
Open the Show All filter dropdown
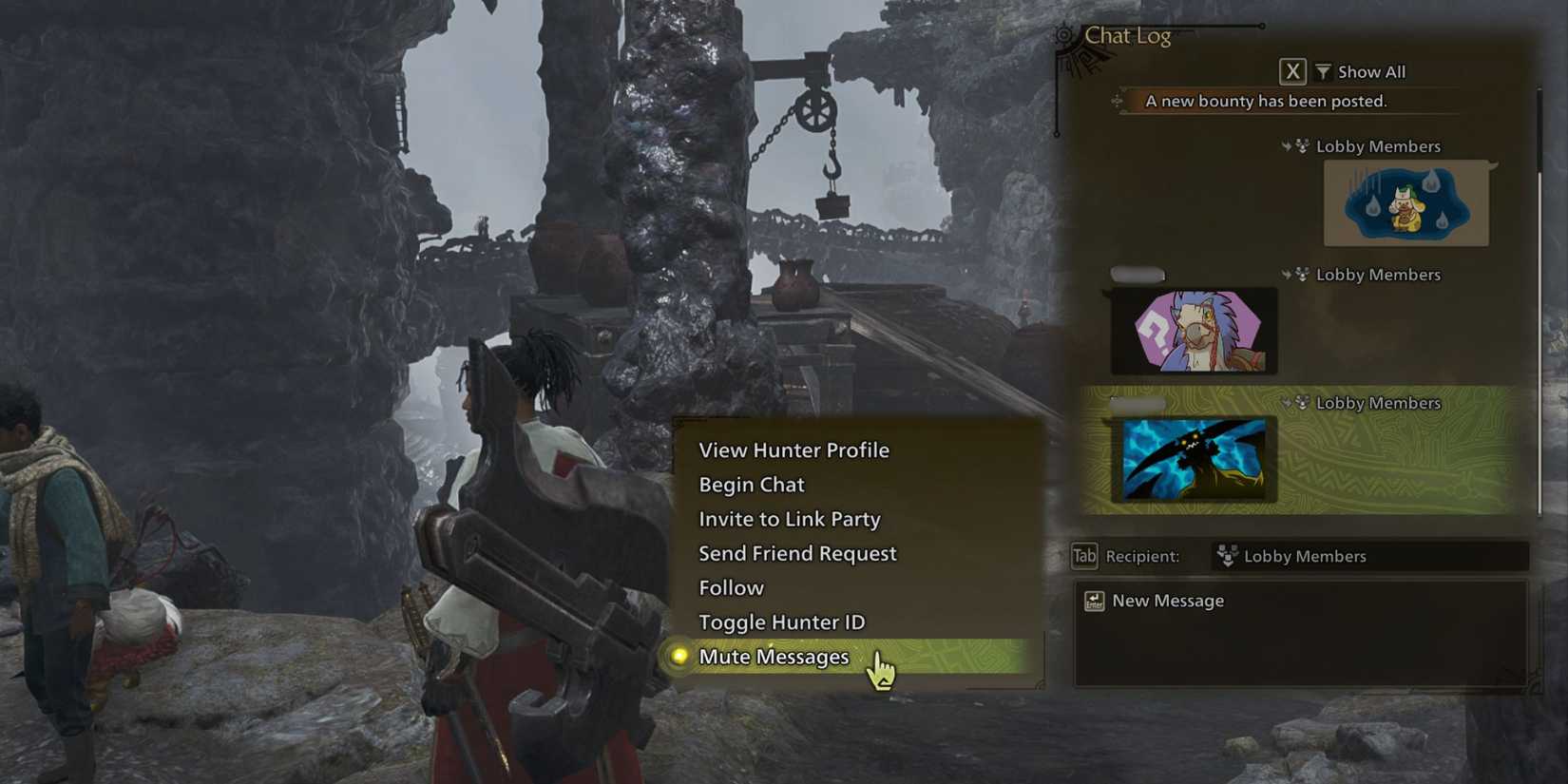1371,70
